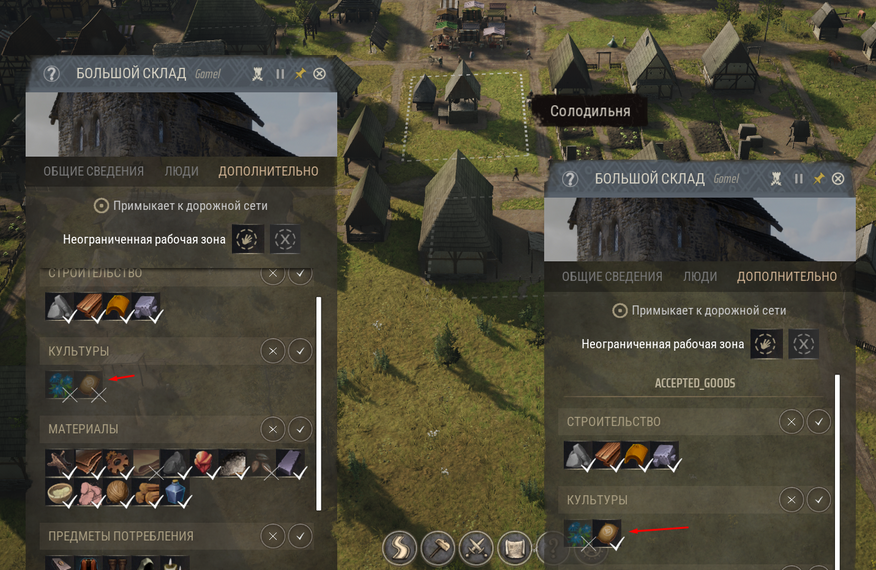Toggle the blue bottle item in Материалы

[x=177, y=493]
